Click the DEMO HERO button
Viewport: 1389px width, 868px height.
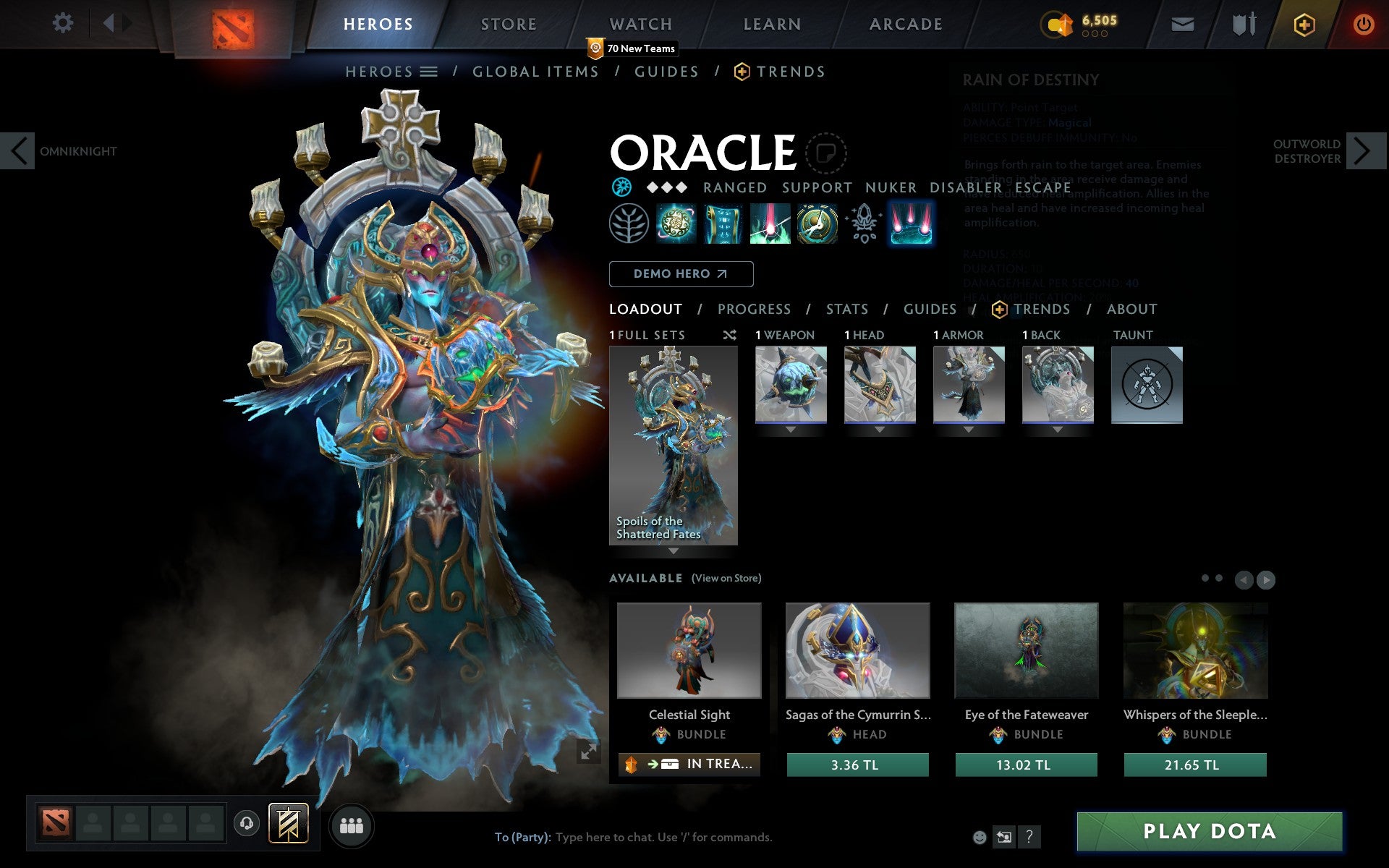coord(681,274)
